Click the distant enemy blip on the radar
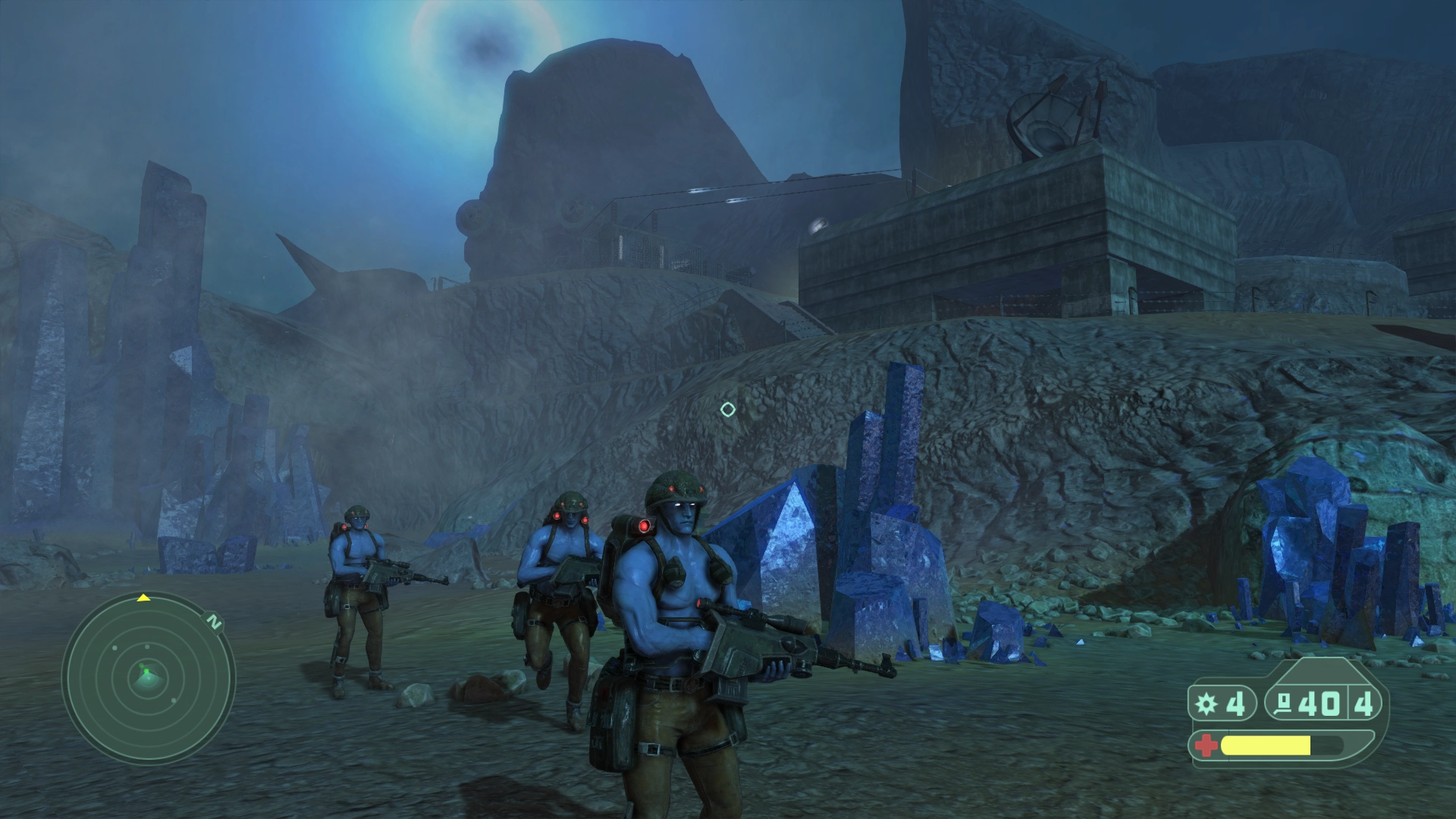 point(115,648)
